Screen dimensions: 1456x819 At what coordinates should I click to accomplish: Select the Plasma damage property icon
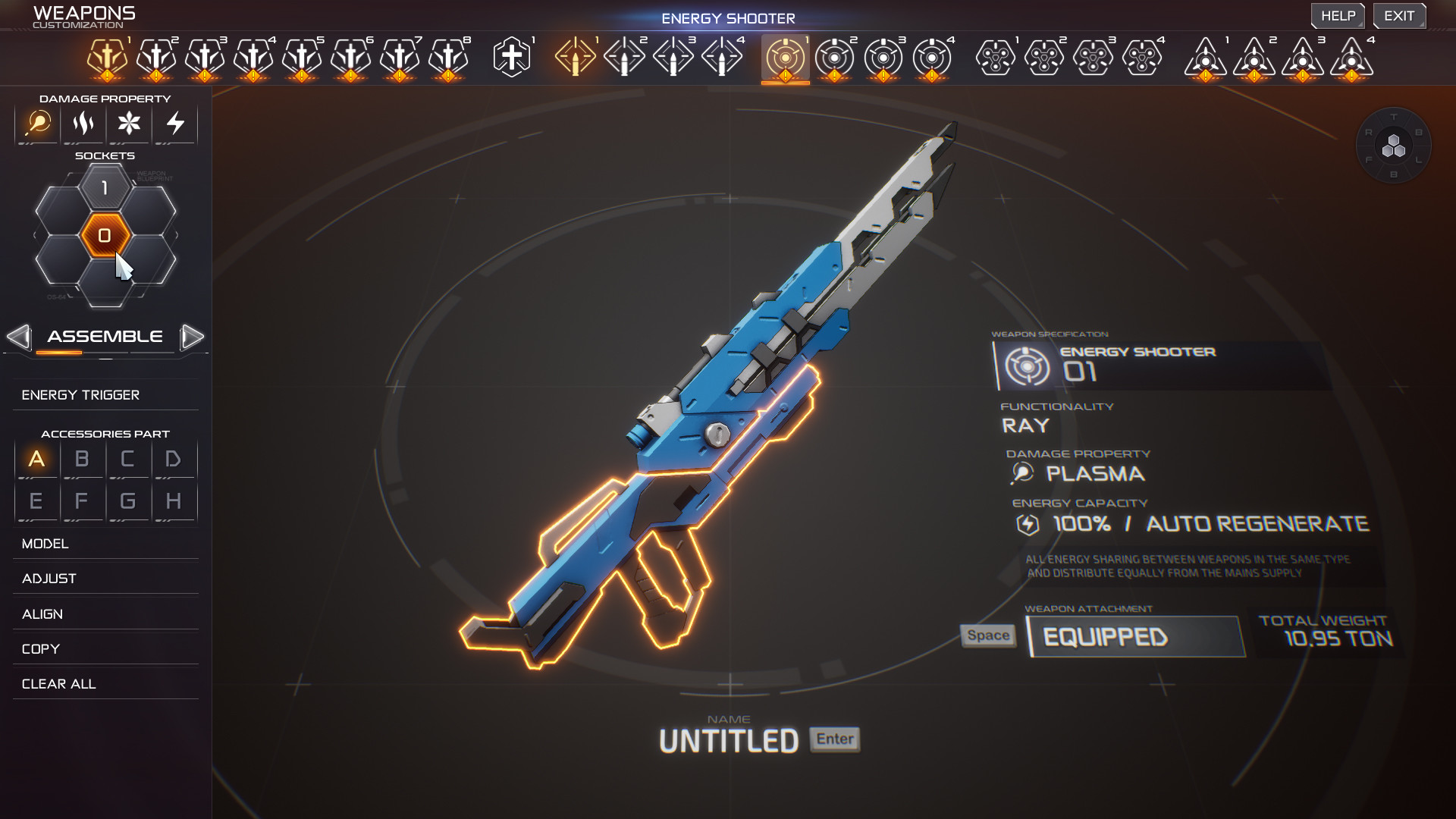coord(37,125)
